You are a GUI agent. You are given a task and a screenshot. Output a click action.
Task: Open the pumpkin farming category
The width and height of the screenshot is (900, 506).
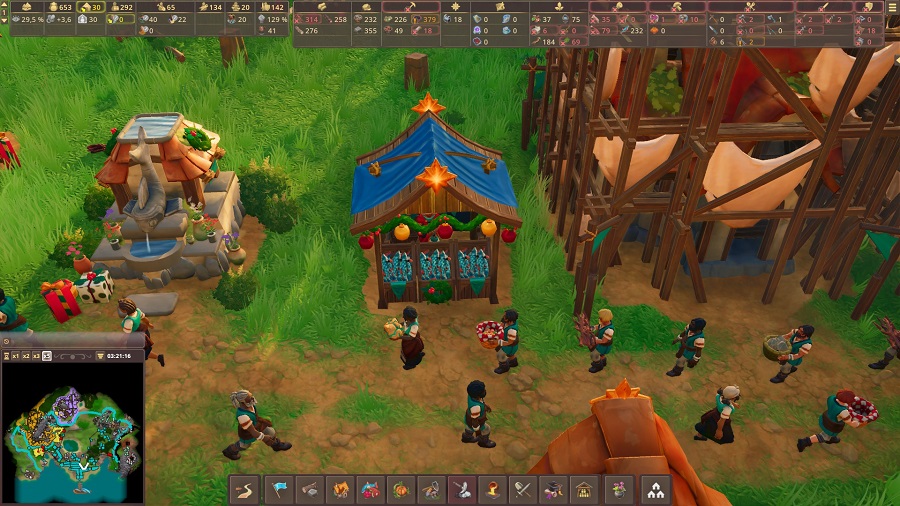tap(401, 490)
